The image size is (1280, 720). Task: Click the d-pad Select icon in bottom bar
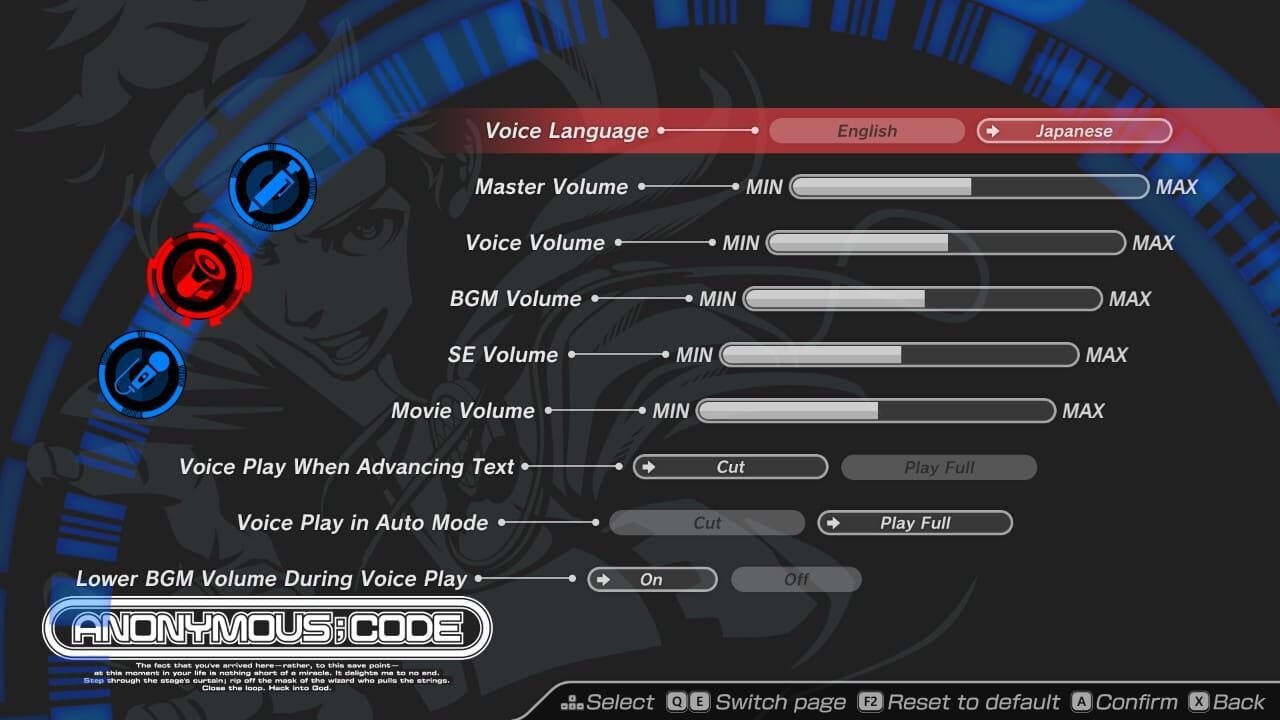[x=572, y=702]
